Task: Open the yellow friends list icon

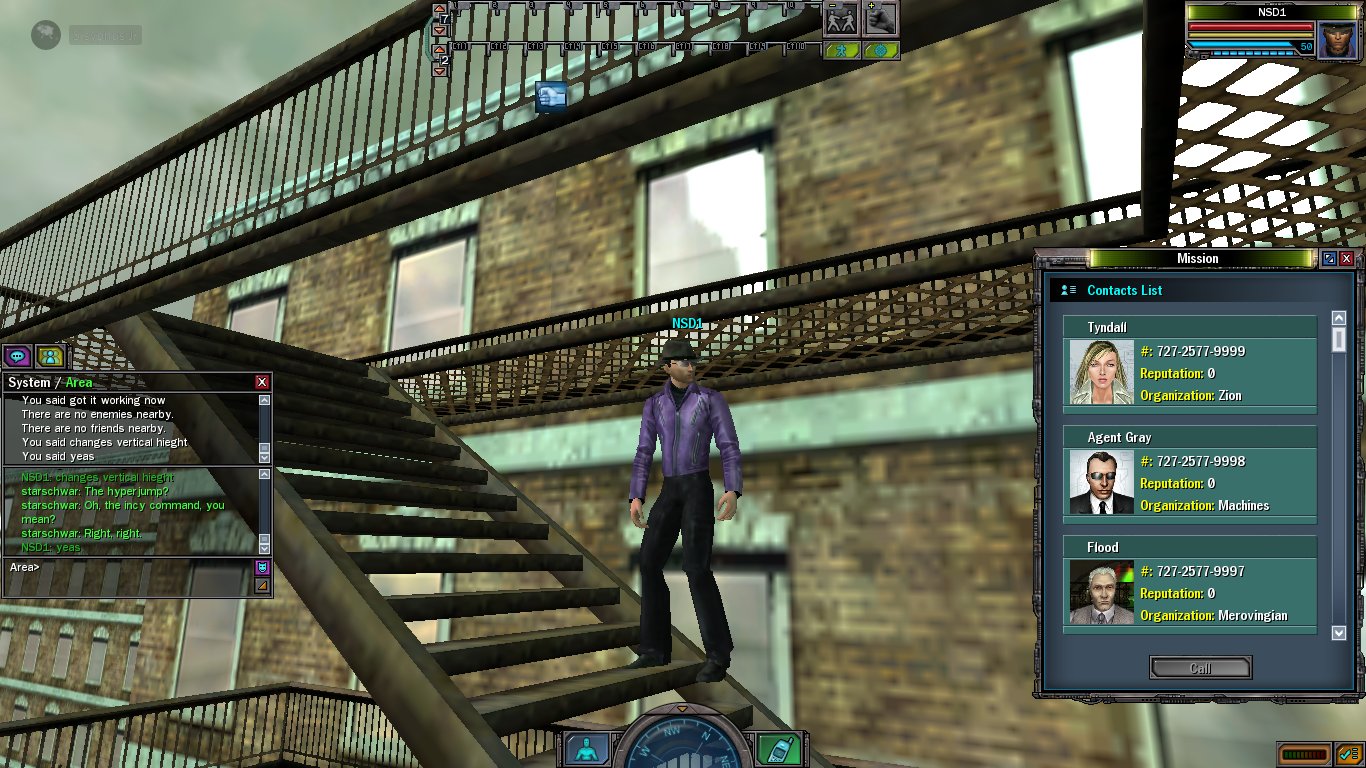Action: point(50,356)
